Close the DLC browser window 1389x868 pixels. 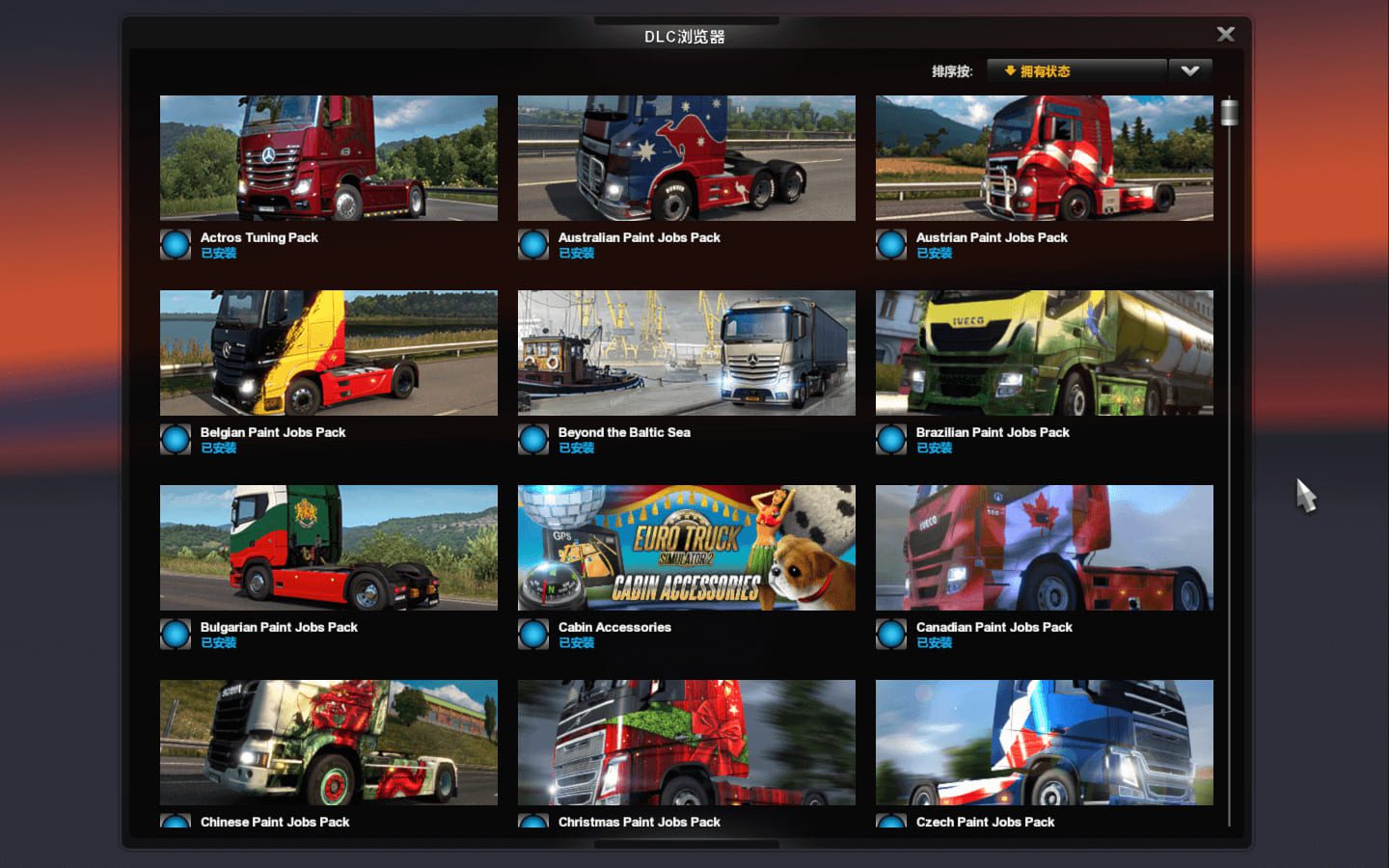(1225, 35)
